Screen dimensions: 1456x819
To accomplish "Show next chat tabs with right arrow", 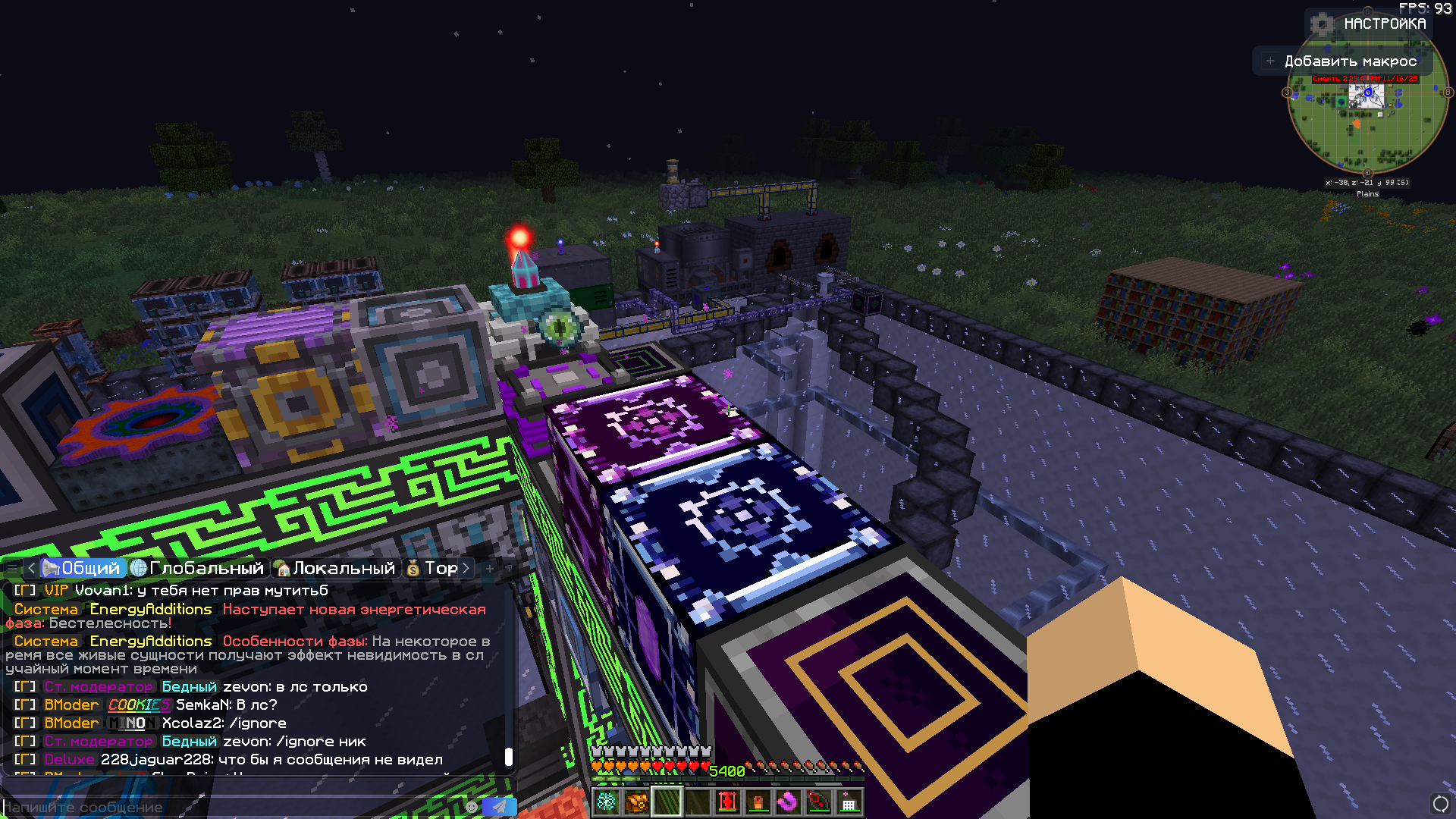I will pyautogui.click(x=466, y=568).
